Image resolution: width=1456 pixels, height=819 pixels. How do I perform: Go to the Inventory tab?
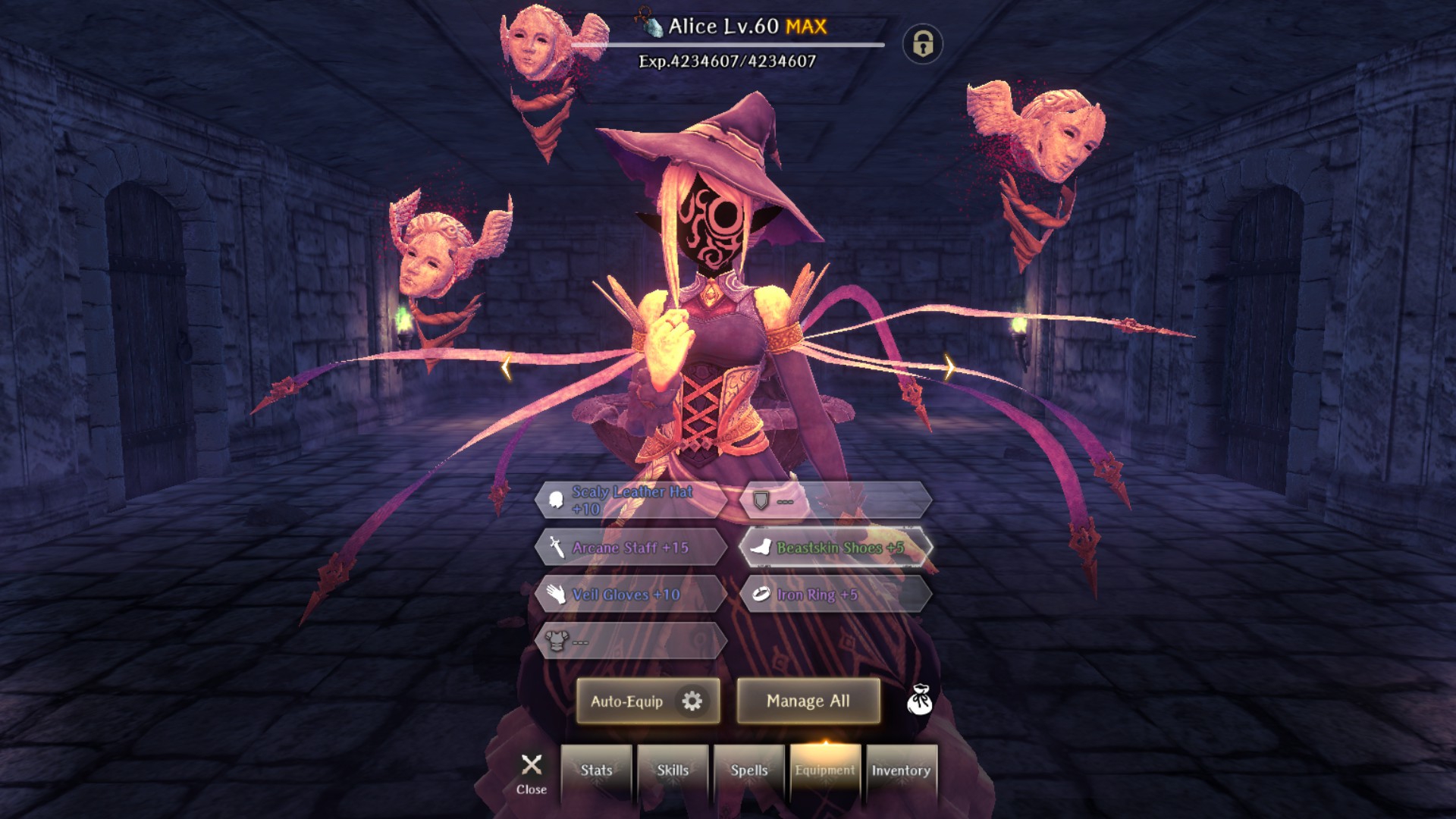pos(901,771)
